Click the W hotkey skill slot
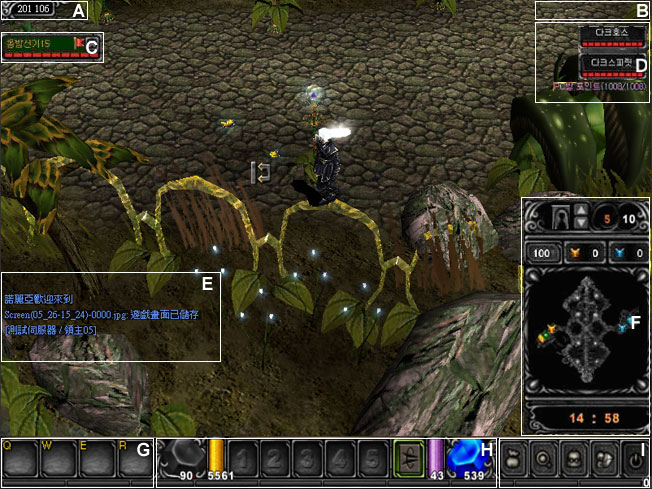The height and width of the screenshot is (489, 652). pyautogui.click(x=58, y=460)
